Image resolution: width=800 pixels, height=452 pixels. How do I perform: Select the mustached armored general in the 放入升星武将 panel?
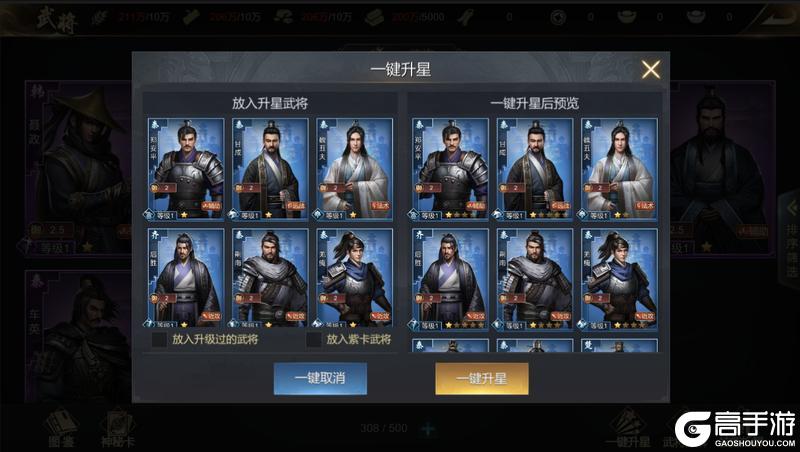point(186,168)
